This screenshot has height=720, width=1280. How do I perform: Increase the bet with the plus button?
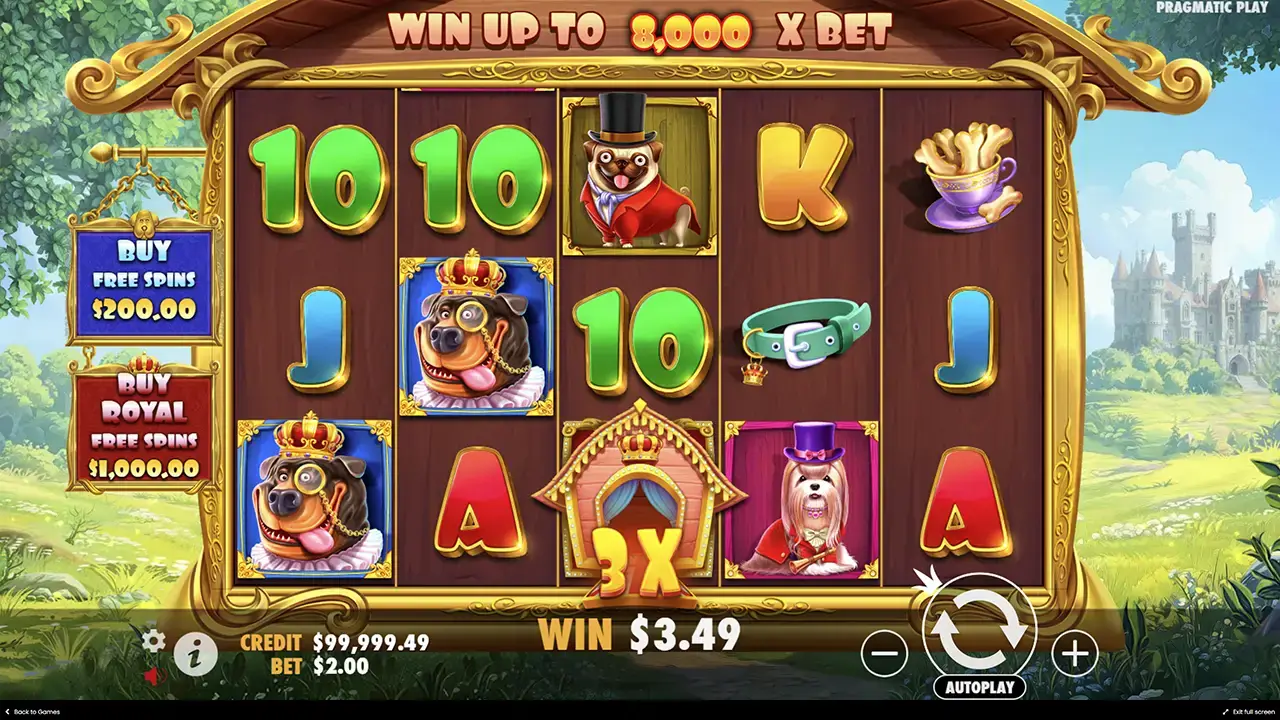click(x=1075, y=655)
